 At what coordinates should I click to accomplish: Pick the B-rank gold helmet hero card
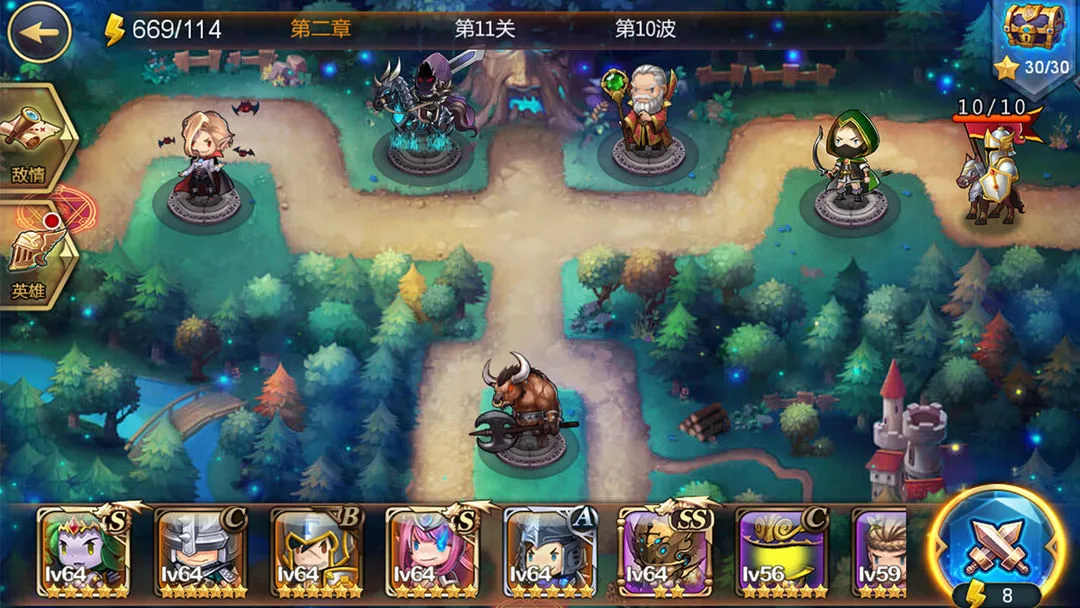(x=317, y=553)
